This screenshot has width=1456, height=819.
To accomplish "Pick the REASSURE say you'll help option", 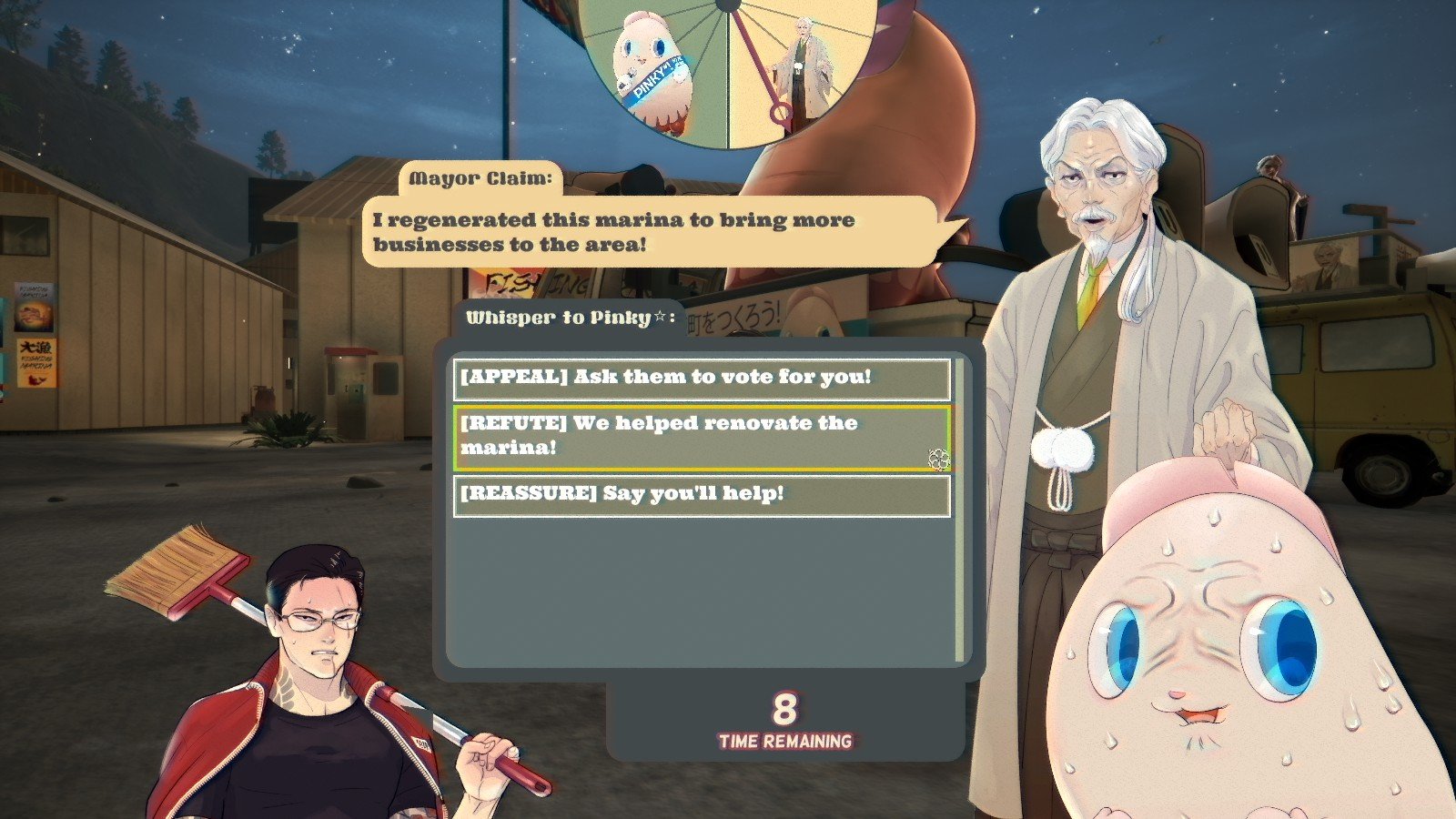I will click(x=702, y=495).
